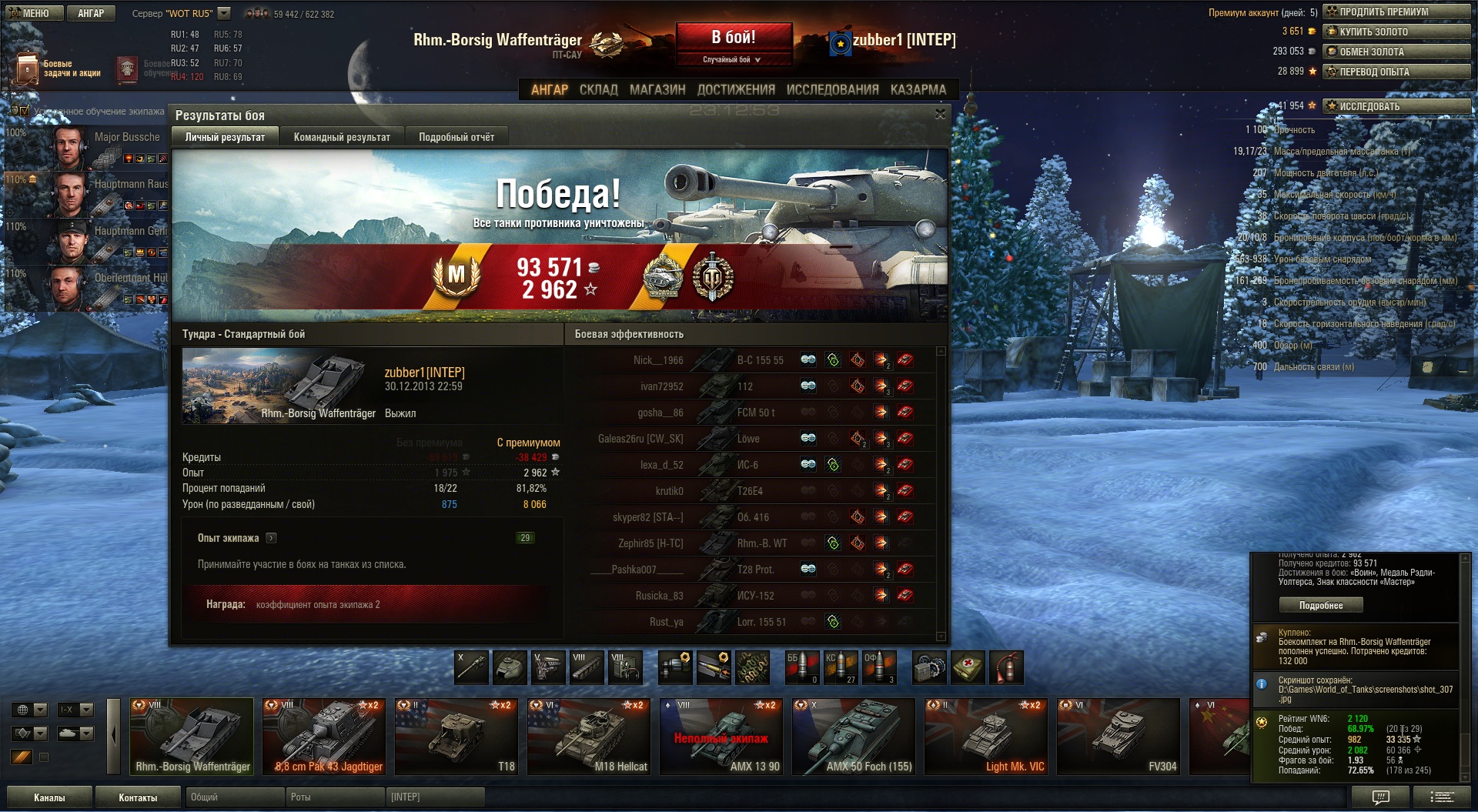This screenshot has height=812, width=1478.
Task: Choose «КУПИТЬ ЗОЛОТО»
Action: pyautogui.click(x=1396, y=32)
